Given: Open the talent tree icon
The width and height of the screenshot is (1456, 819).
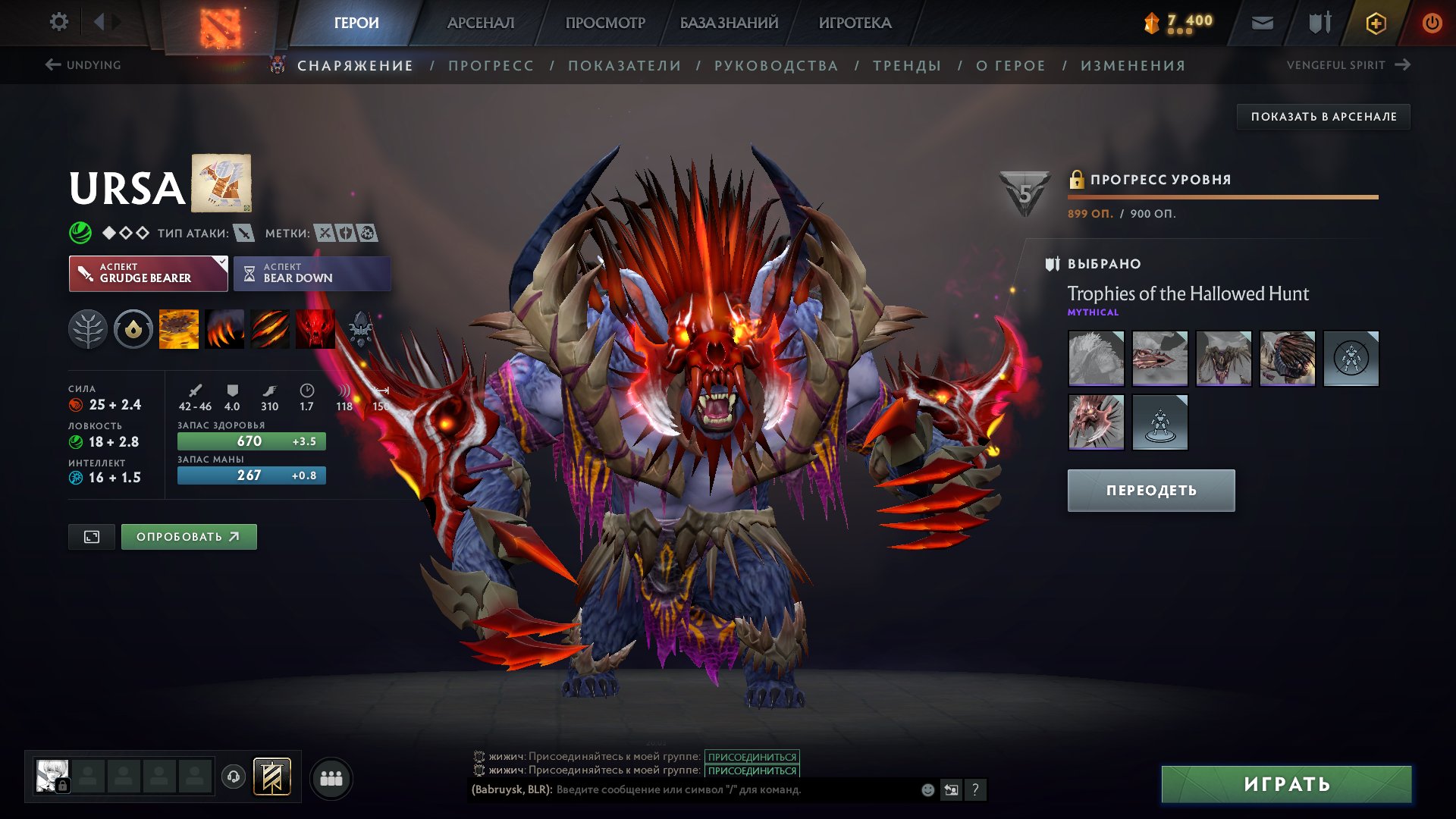Looking at the screenshot, I should pyautogui.click(x=89, y=328).
